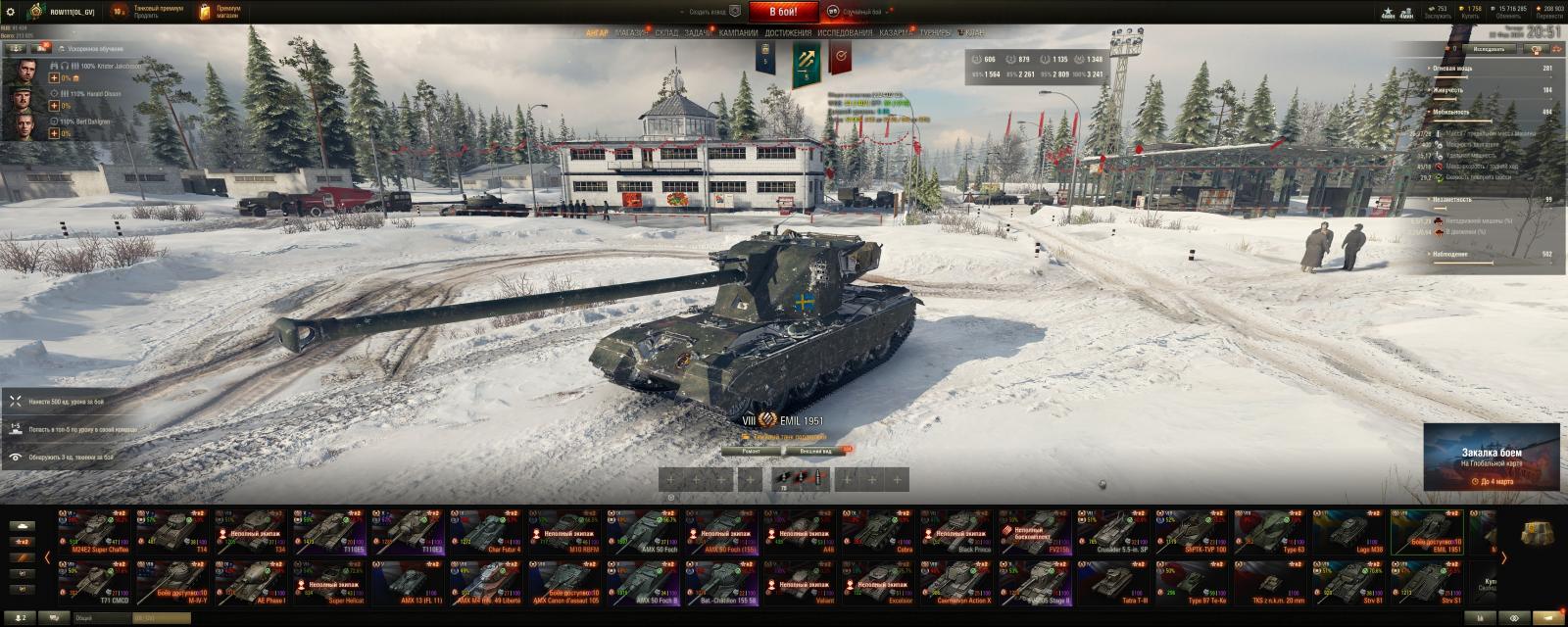Select the Super Hellcat tank card
Viewport: 1568px width, 627px height.
(329, 583)
